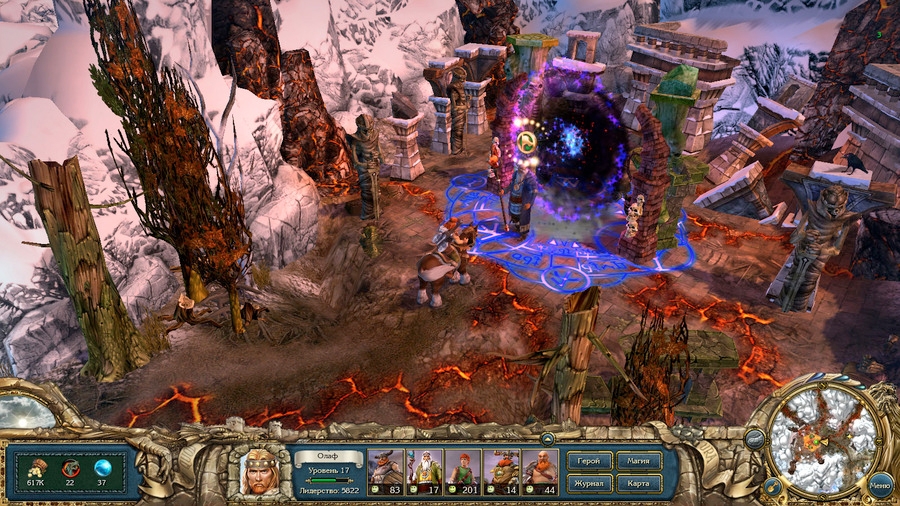The height and width of the screenshot is (506, 900).
Task: Select Olaf's hero portrait
Action: coord(259,472)
